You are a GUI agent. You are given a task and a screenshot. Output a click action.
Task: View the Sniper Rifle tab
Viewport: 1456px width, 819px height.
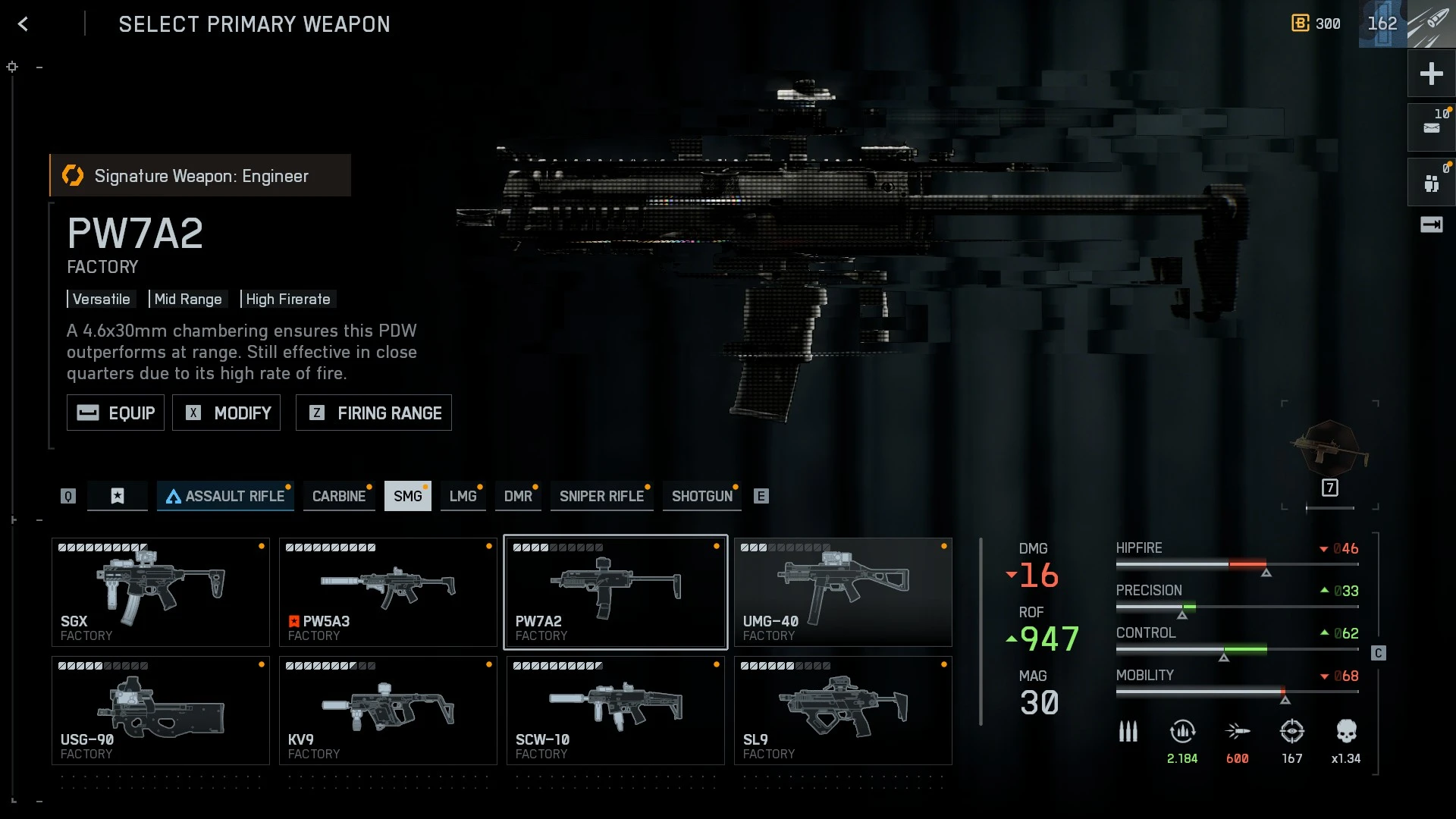pyautogui.click(x=601, y=496)
